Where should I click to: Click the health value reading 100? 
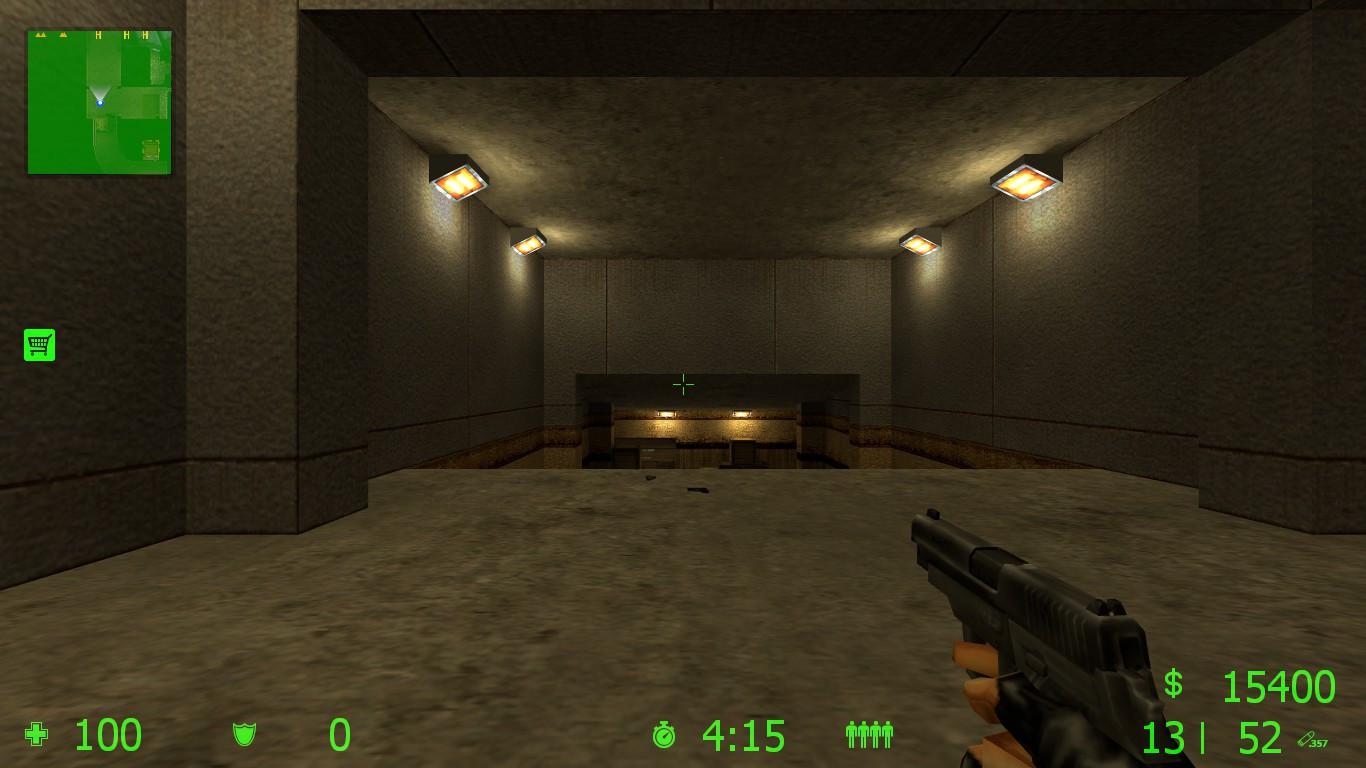[108, 736]
